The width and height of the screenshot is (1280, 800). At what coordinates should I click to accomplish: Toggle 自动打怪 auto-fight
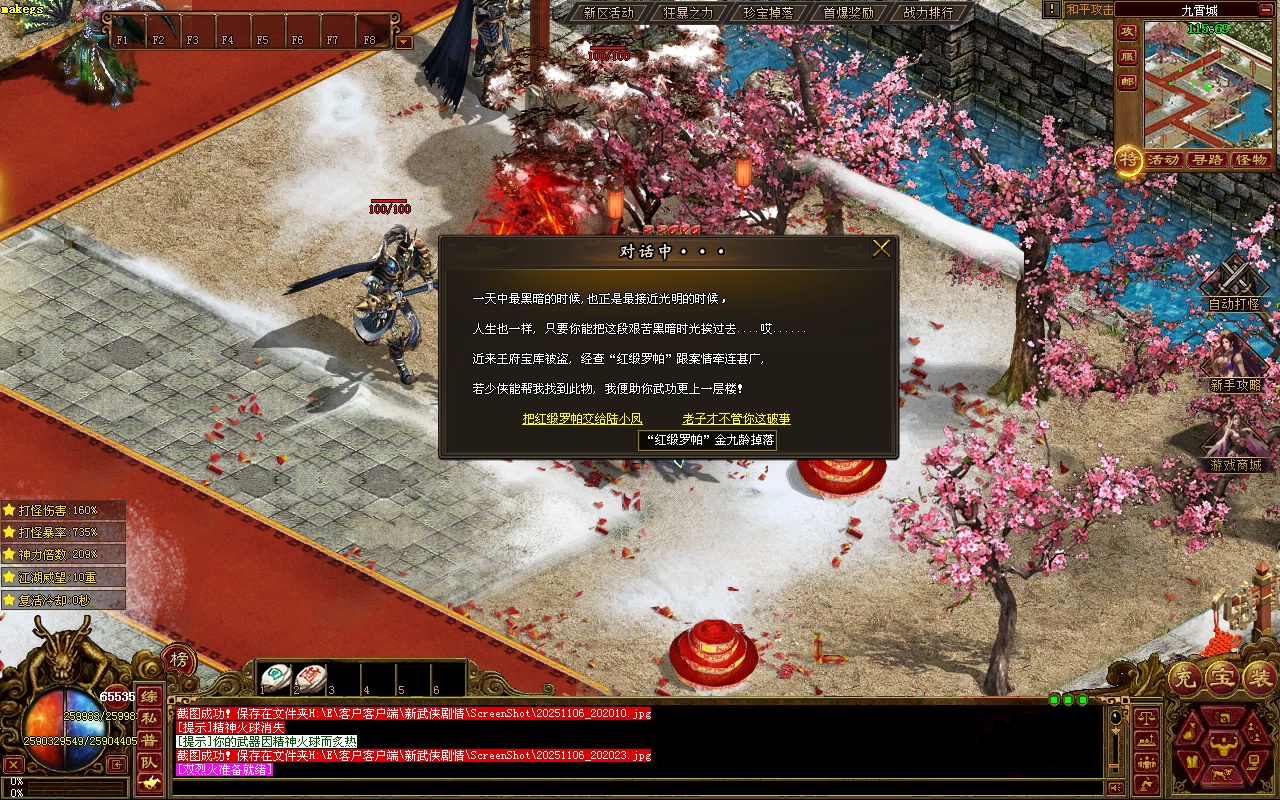point(1234,285)
